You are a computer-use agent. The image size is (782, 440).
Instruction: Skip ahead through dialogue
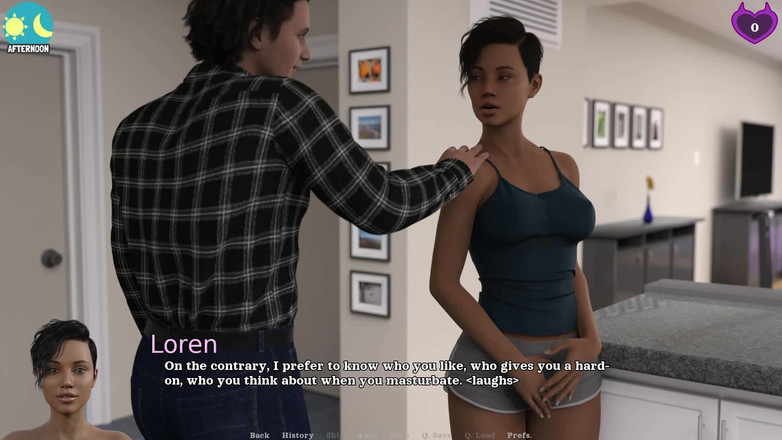(x=336, y=435)
